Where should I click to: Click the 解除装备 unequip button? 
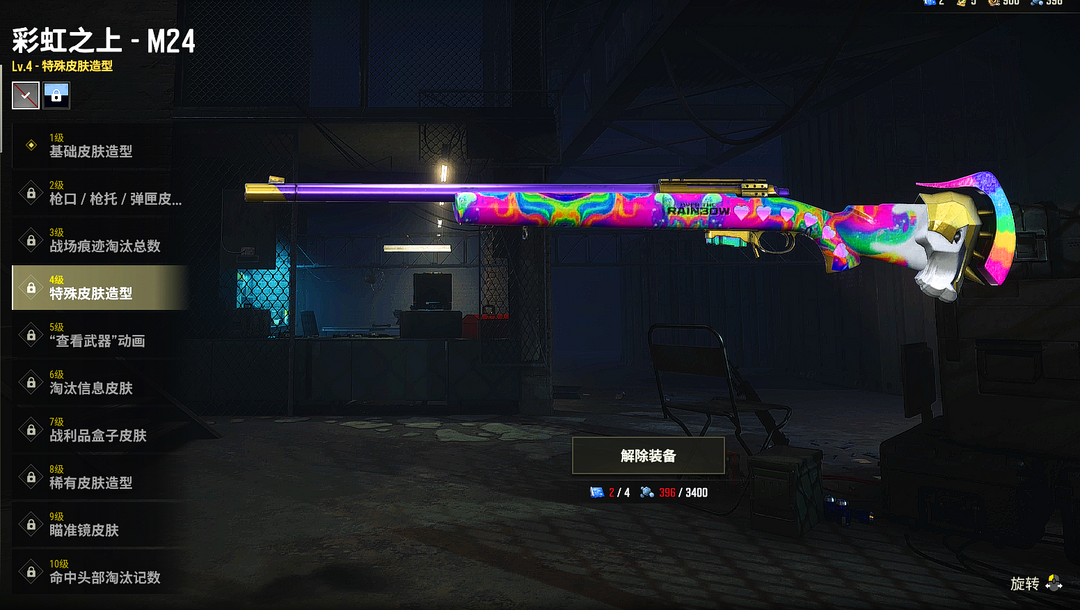coord(648,455)
